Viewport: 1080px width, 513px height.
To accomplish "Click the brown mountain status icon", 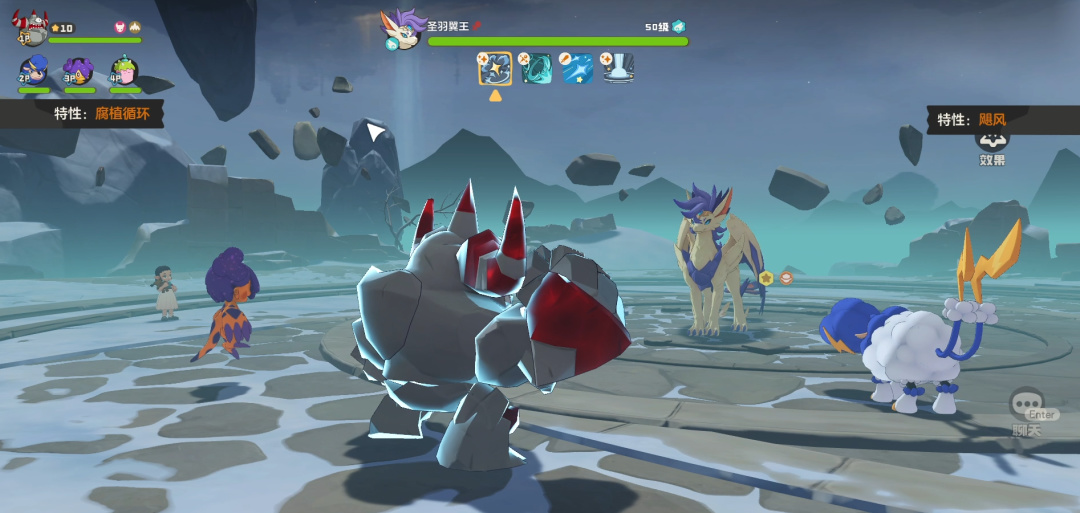I will (x=135, y=28).
